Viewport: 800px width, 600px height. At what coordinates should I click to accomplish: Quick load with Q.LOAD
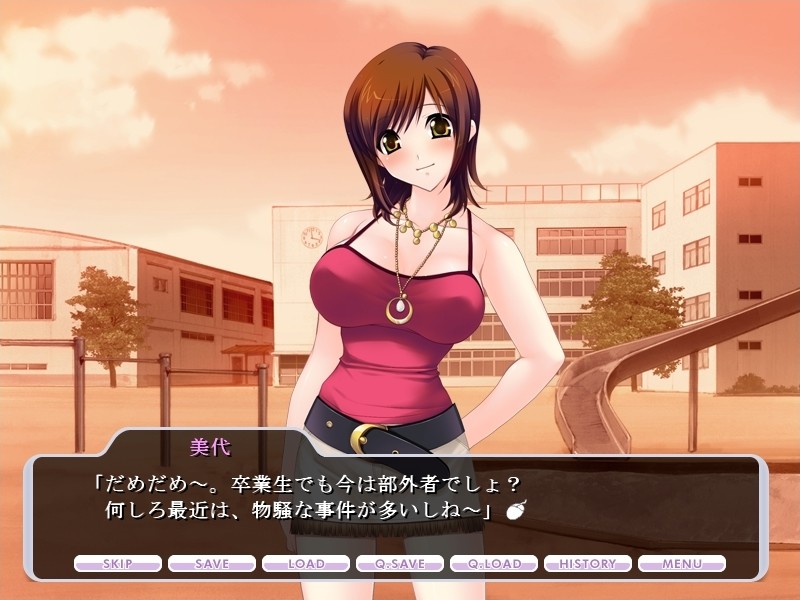(x=494, y=564)
